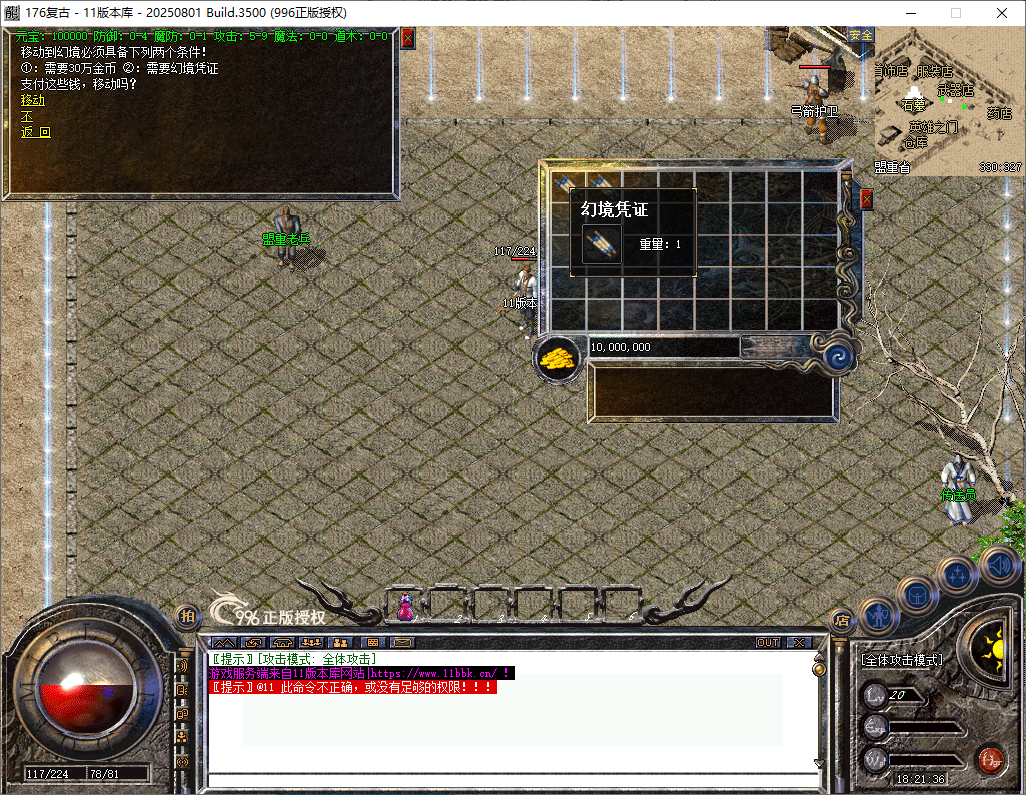Select the scroll item in the bag
This screenshot has height=795, width=1026.
tap(602, 244)
